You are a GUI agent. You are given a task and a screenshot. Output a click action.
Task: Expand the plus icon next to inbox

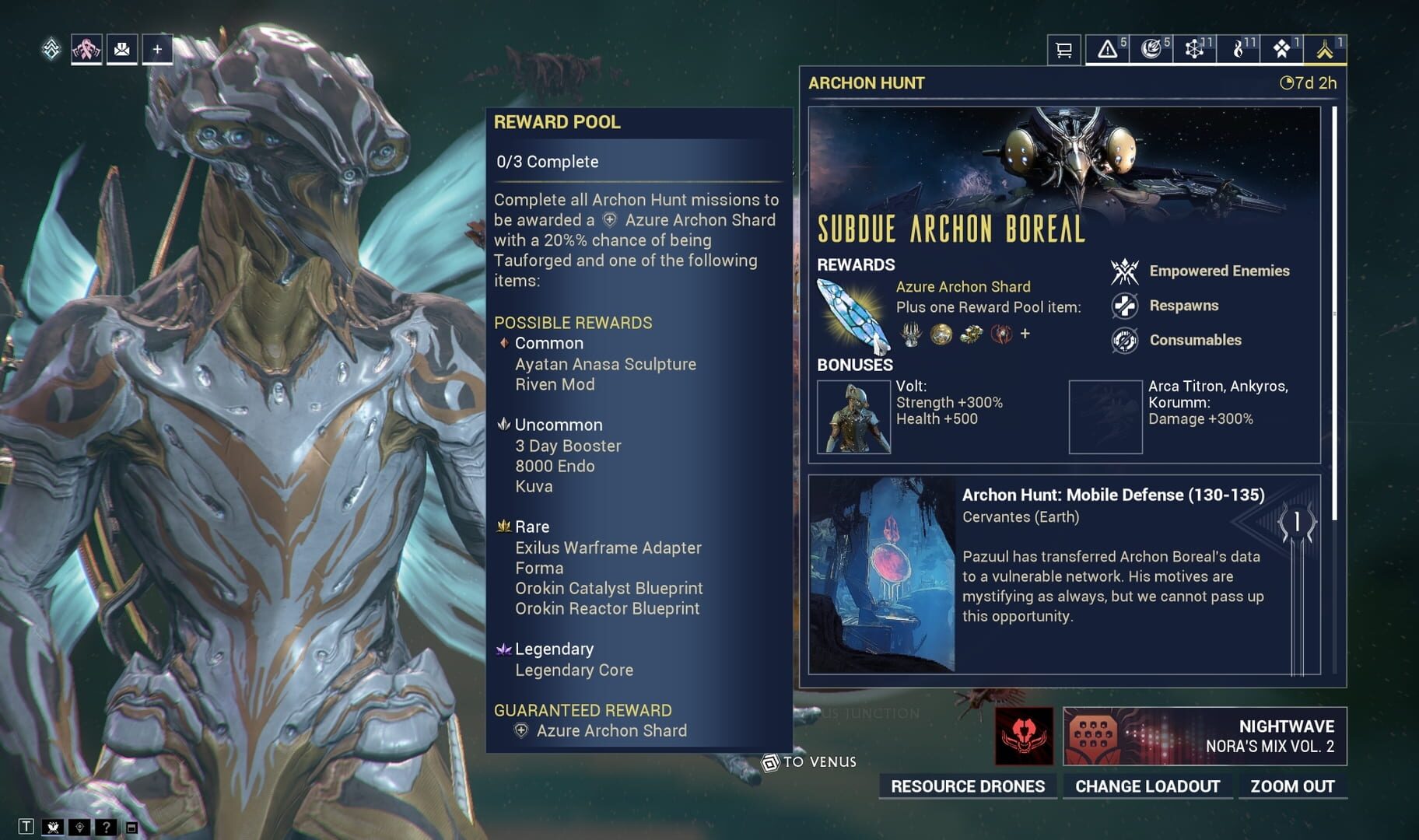(x=158, y=48)
